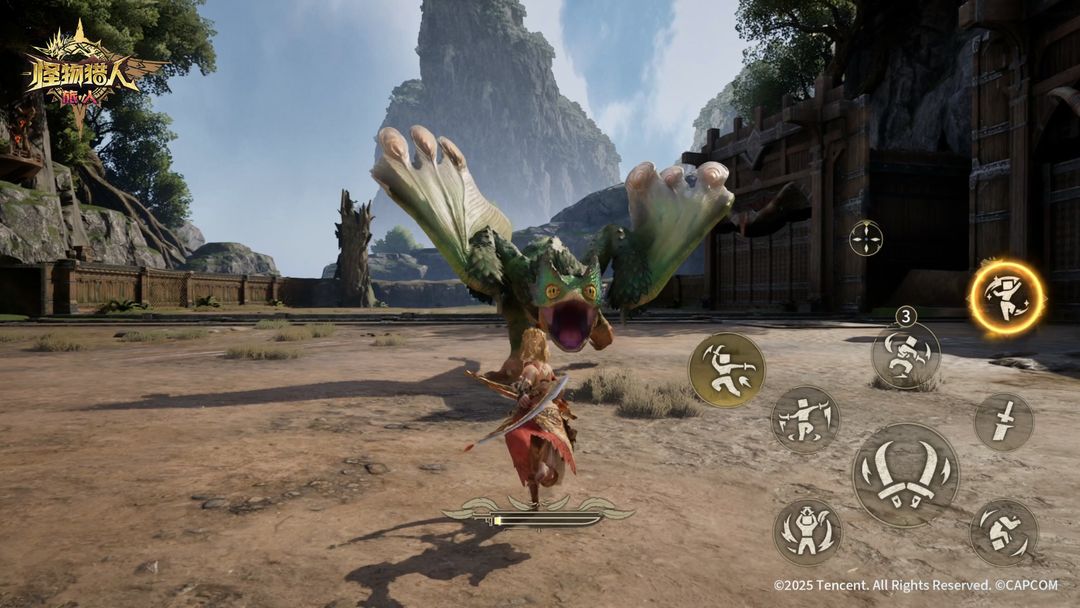1080x608 pixels.
Task: Activate the spinning dual-blade stance skill
Action: [x=805, y=419]
